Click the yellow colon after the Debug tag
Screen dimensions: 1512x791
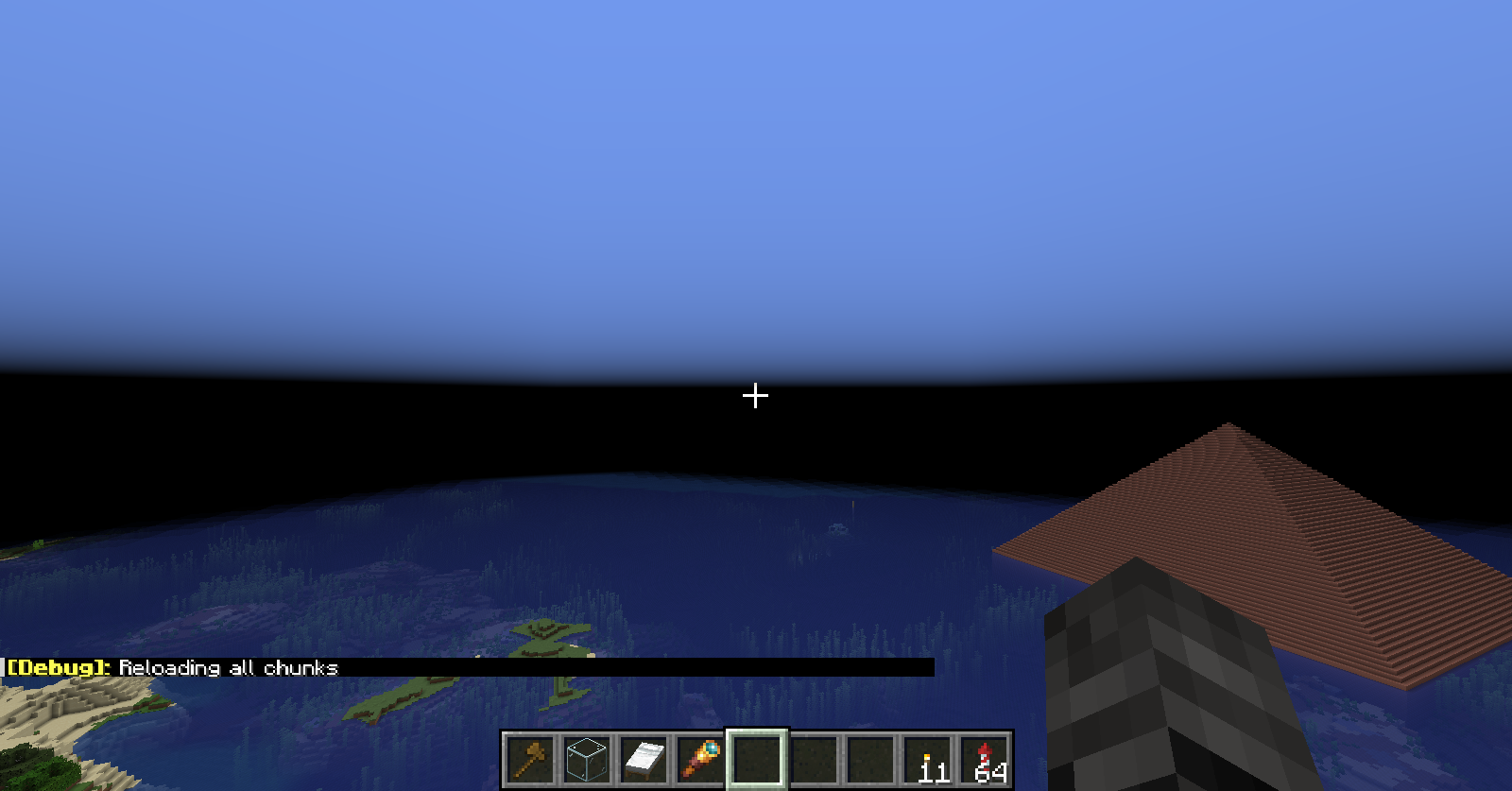pyautogui.click(x=107, y=667)
